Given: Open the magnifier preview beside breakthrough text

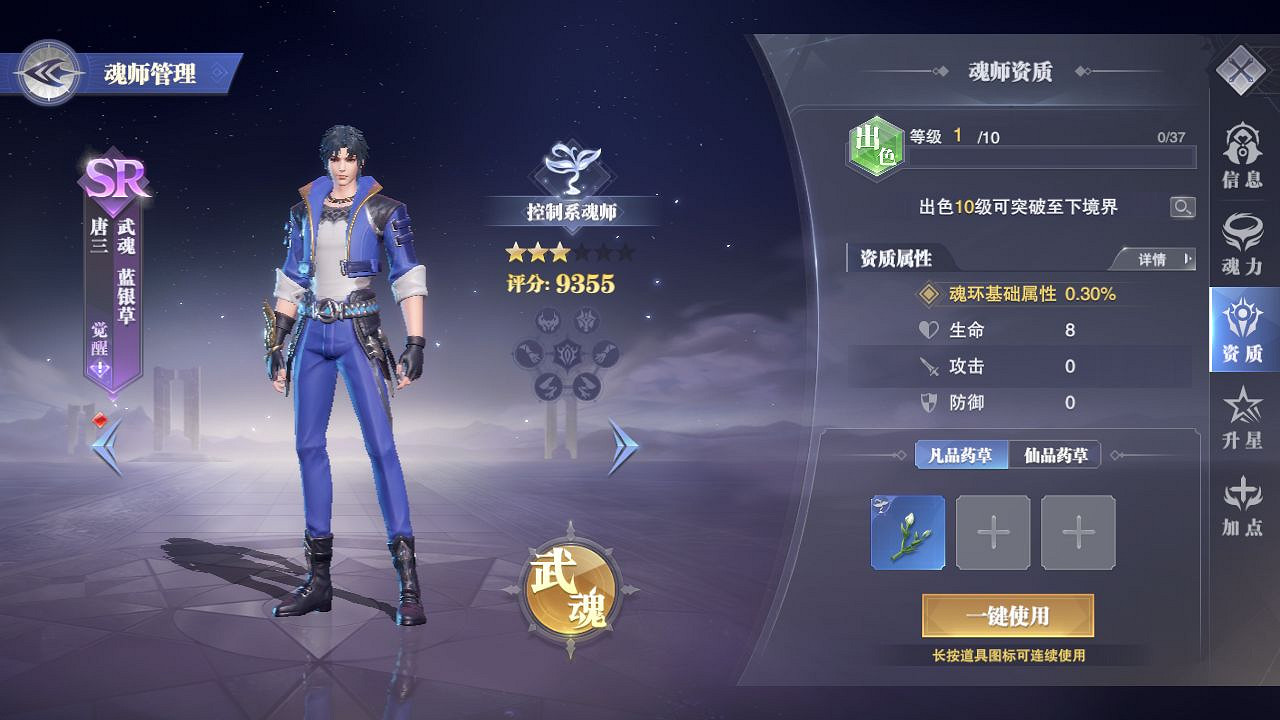Looking at the screenshot, I should pyautogui.click(x=1184, y=207).
